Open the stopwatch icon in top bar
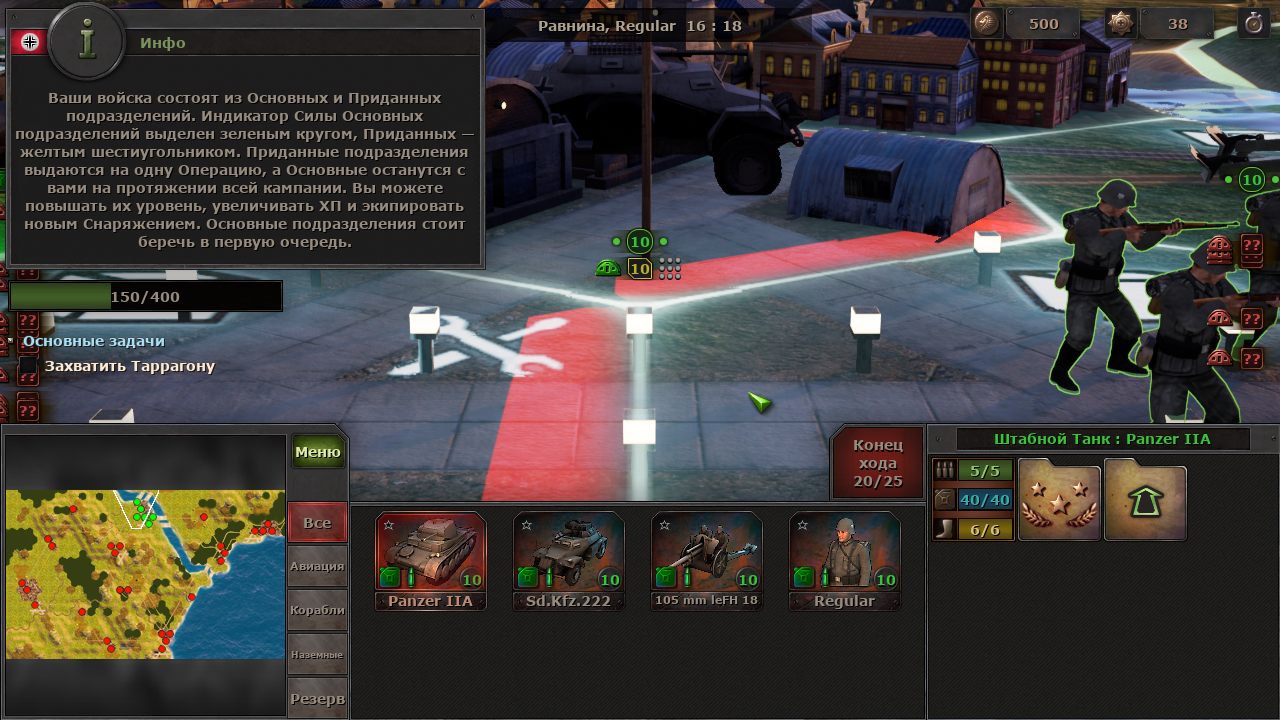The width and height of the screenshot is (1280, 720). click(x=1254, y=24)
